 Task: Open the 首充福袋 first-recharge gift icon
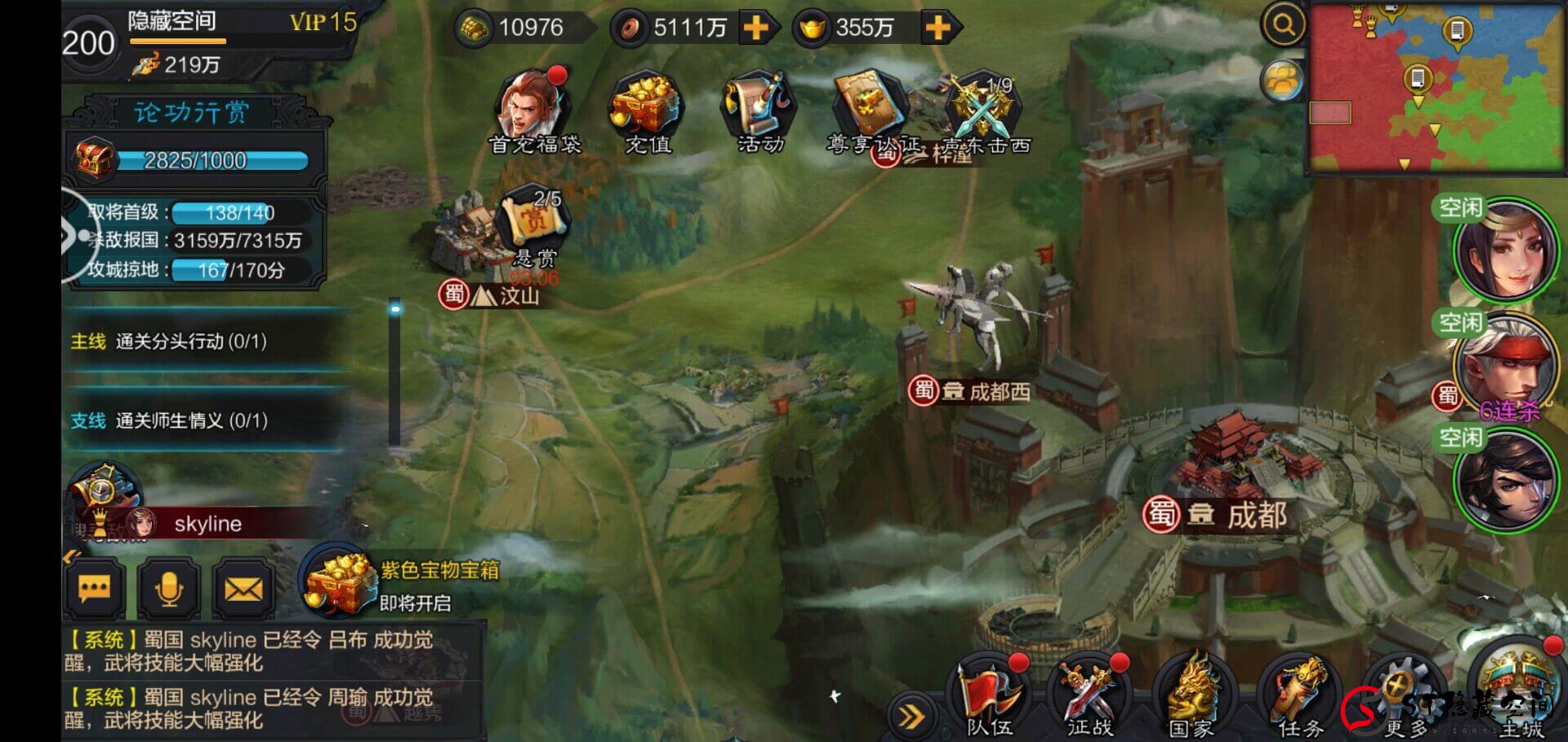click(533, 110)
